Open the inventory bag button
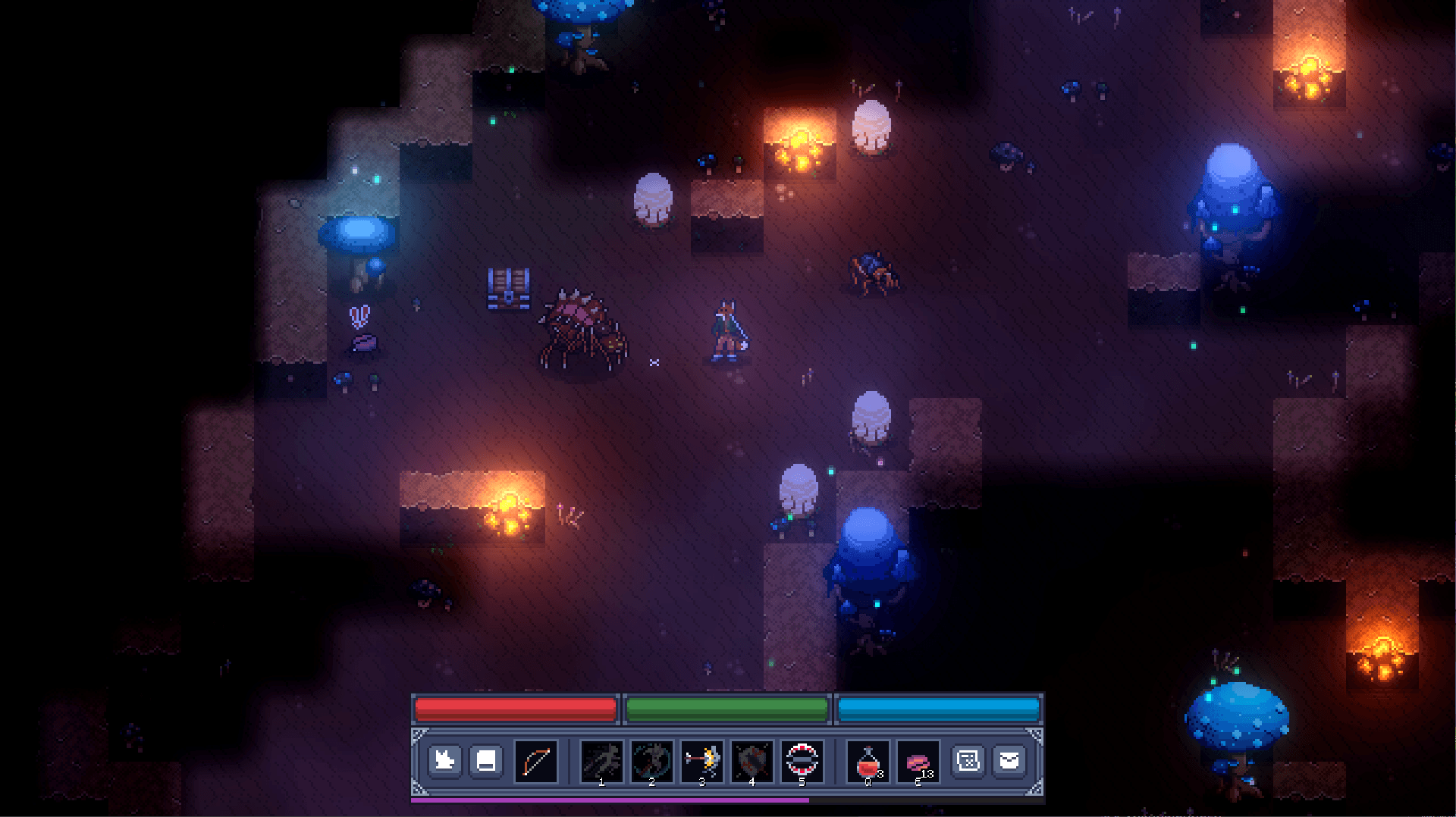The height and width of the screenshot is (817, 1456). (1009, 760)
